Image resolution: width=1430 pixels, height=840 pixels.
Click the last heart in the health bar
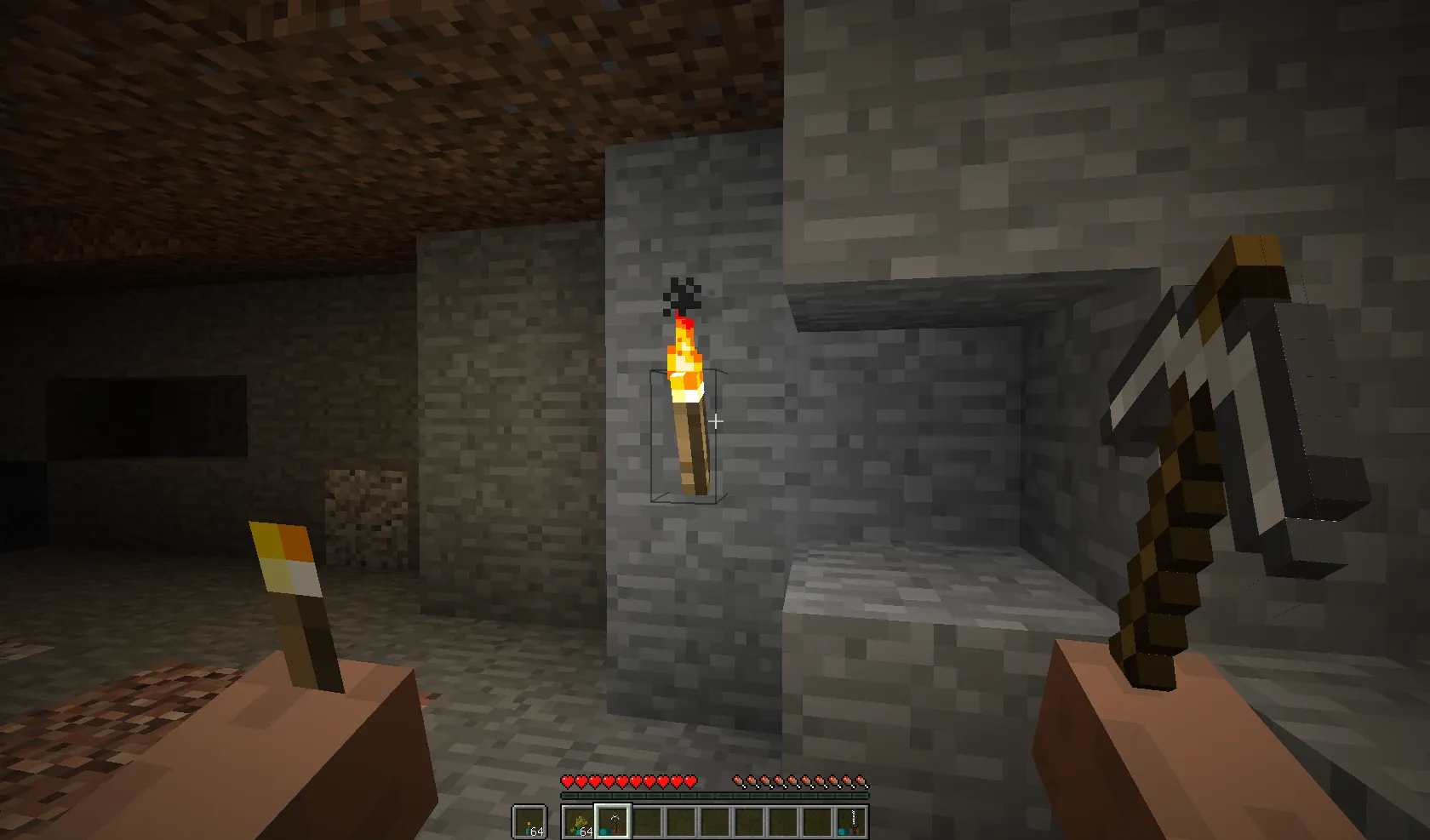pyautogui.click(x=689, y=781)
